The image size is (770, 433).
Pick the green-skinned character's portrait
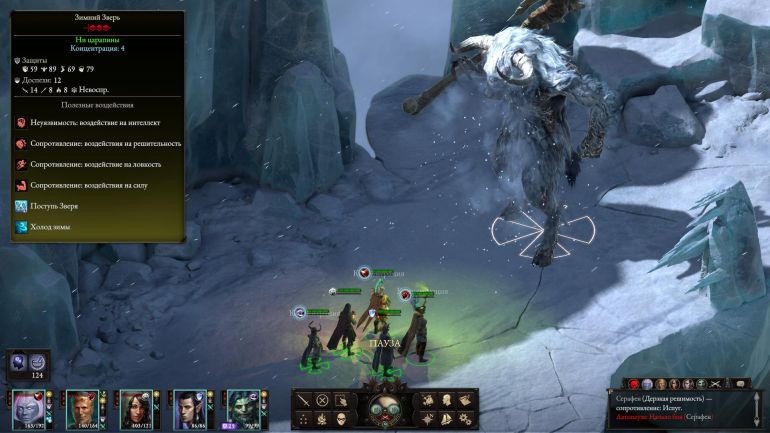coord(242,408)
